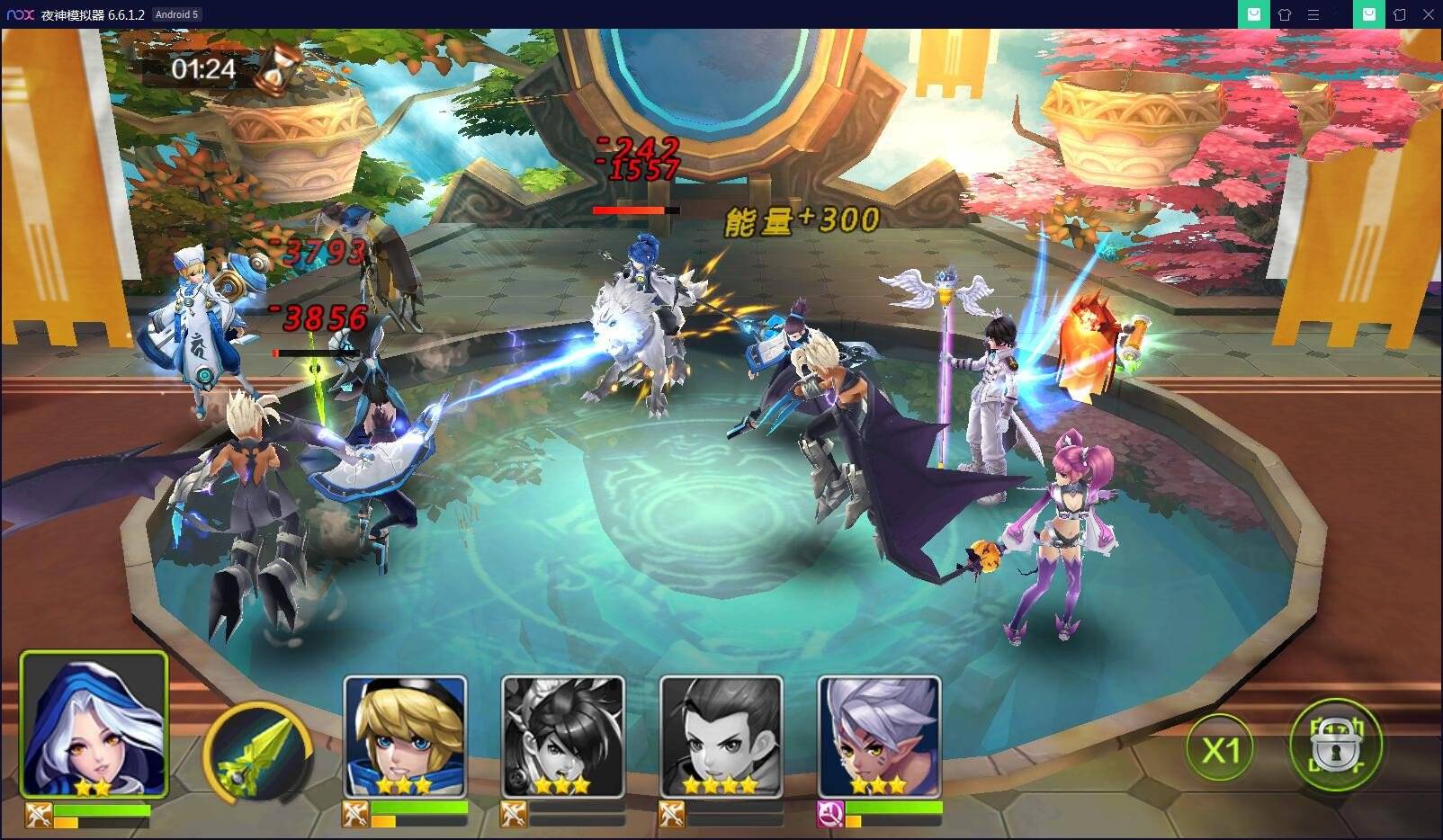The height and width of the screenshot is (840, 1443).
Task: Open the Nox theme shirt menu
Action: click(x=1285, y=14)
